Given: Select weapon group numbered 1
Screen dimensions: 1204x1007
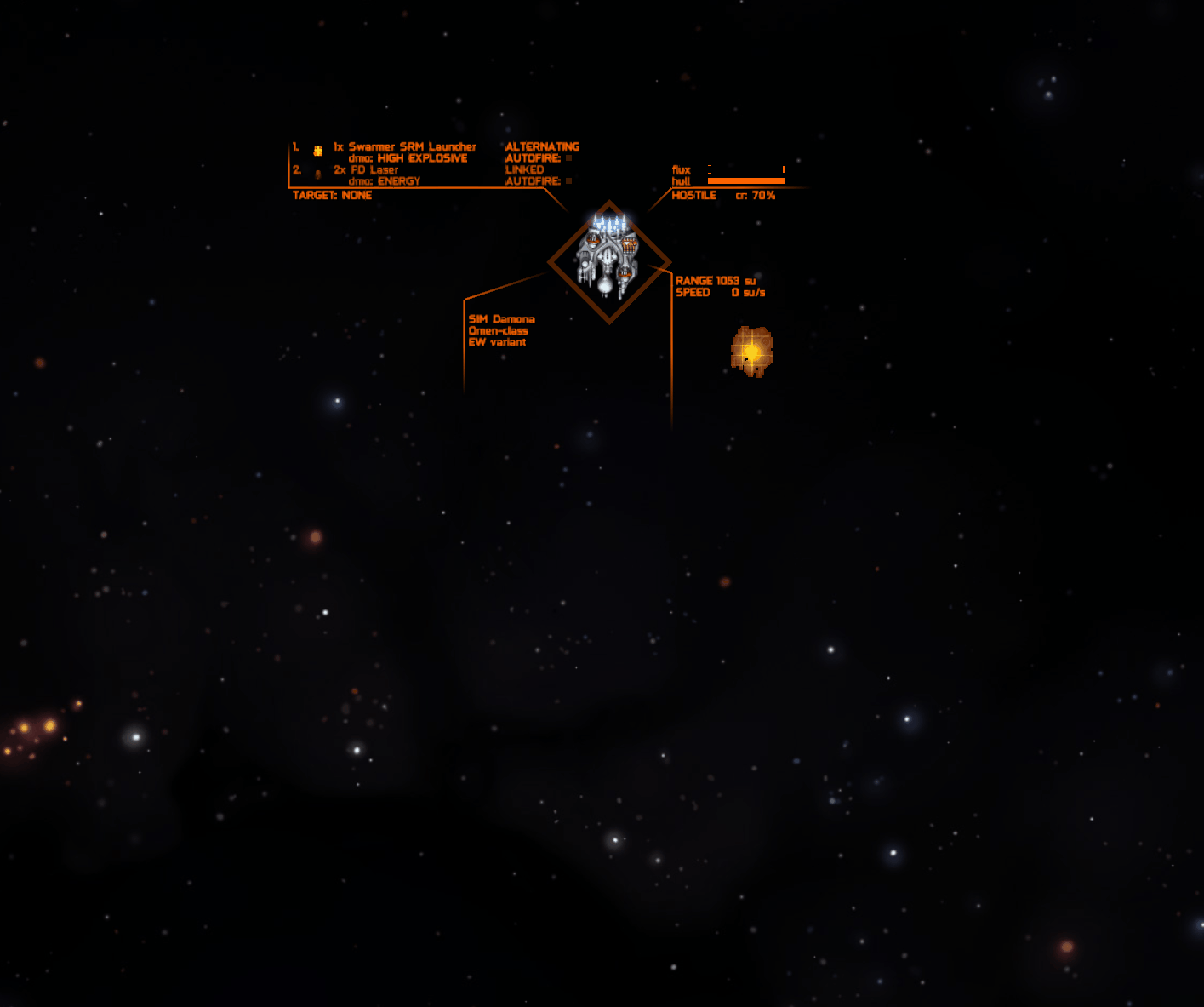Looking at the screenshot, I should pyautogui.click(x=294, y=146).
